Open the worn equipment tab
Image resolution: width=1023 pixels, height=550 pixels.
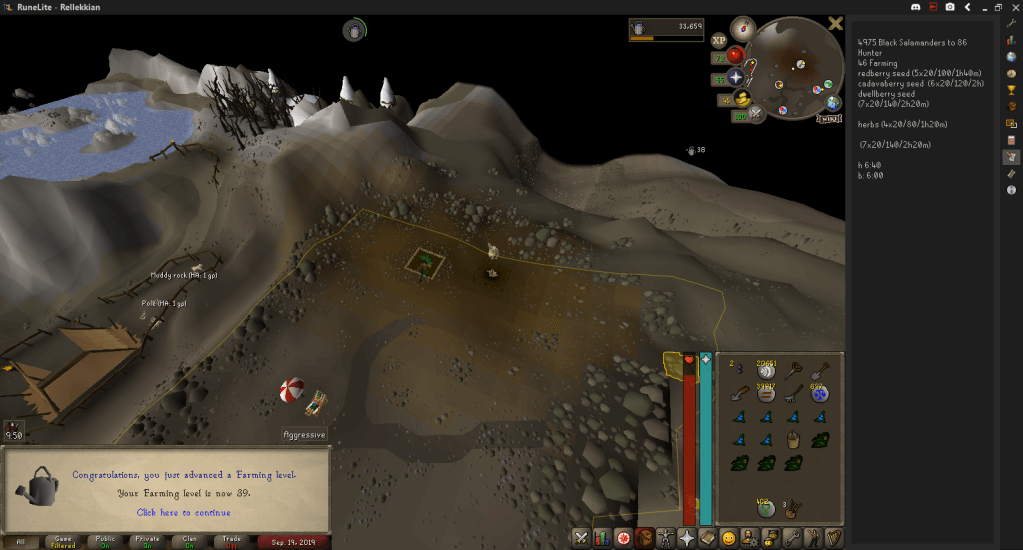(666, 537)
